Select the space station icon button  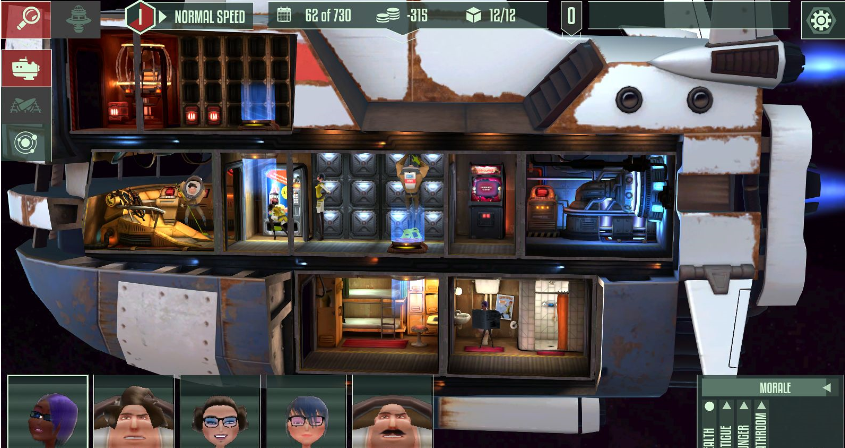tap(77, 17)
